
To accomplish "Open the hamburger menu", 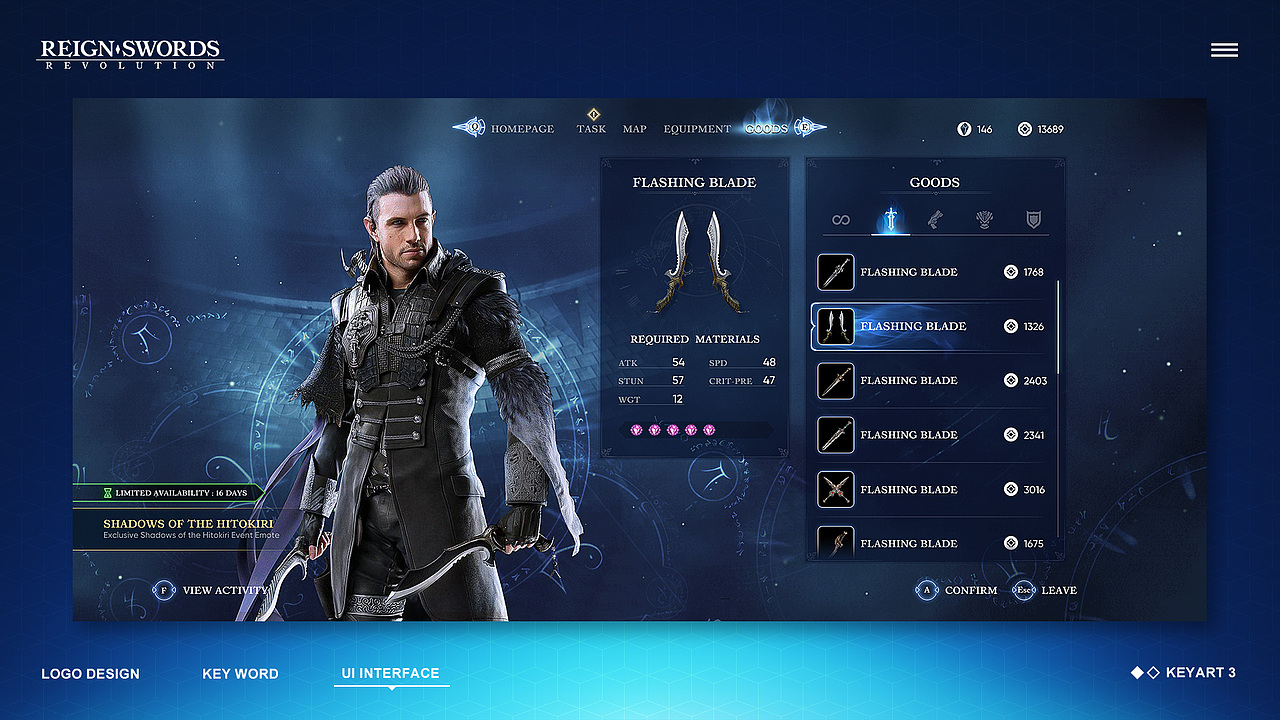I will (1224, 50).
